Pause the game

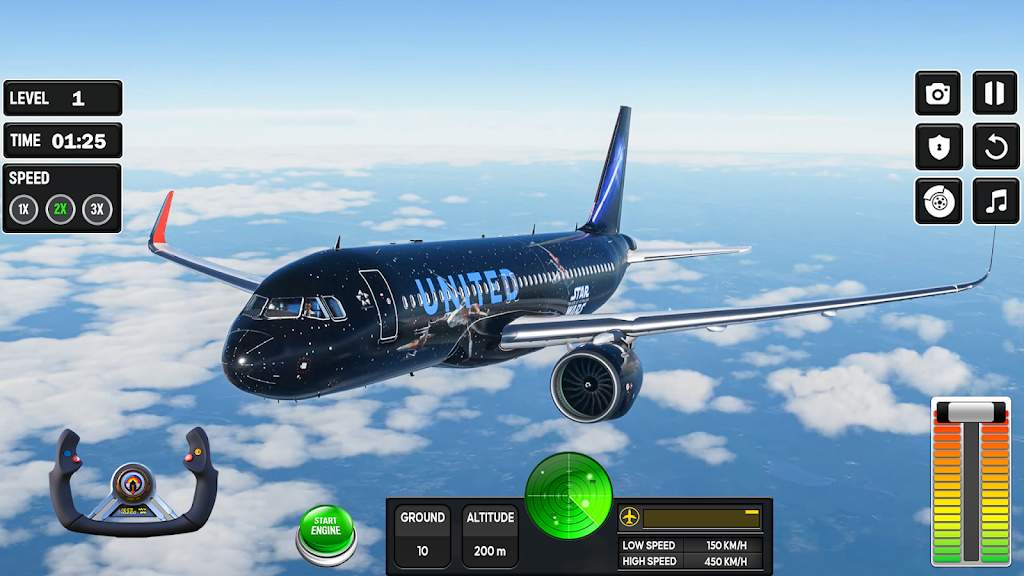[994, 94]
